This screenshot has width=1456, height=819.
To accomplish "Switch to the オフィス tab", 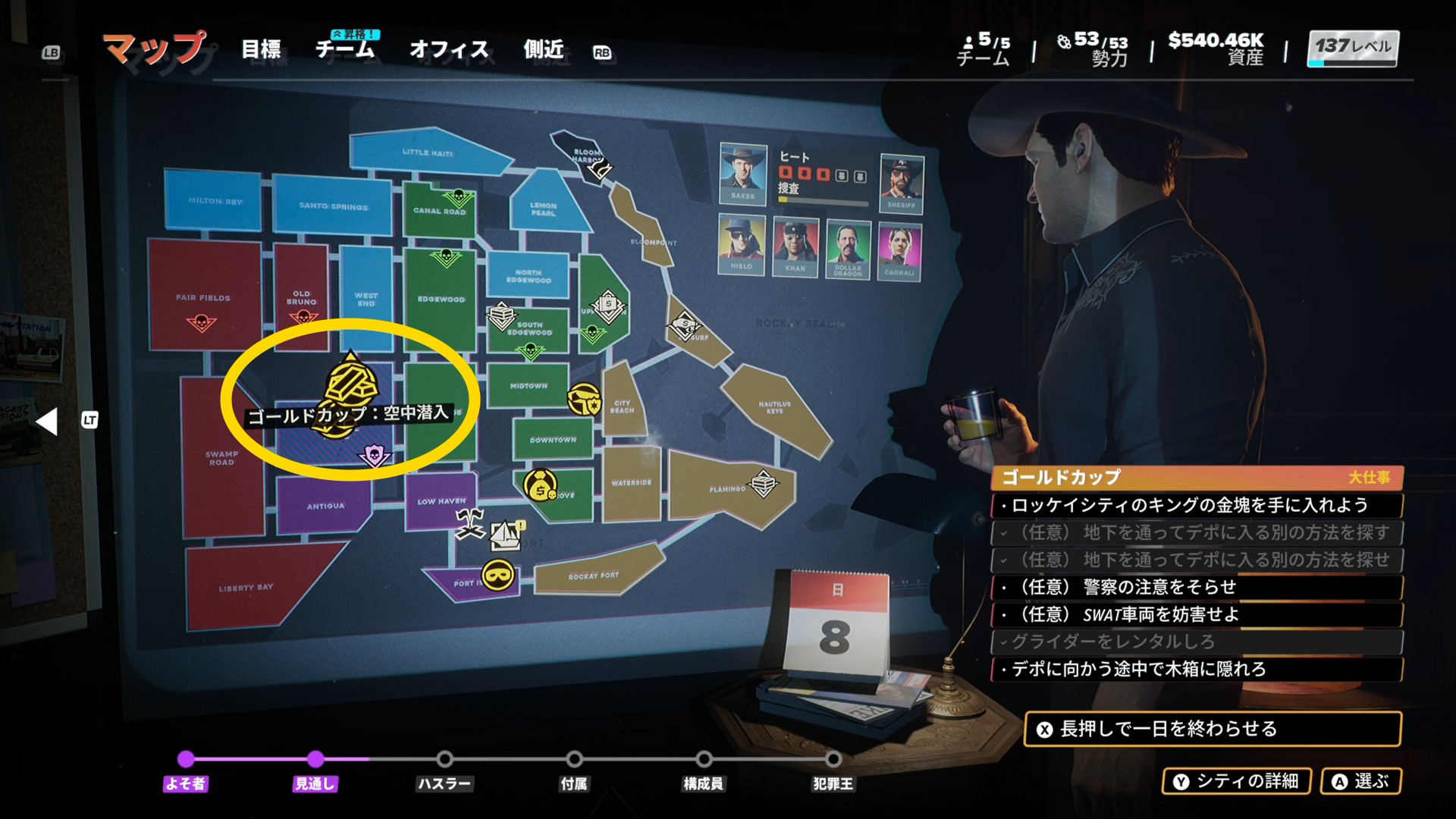I will coord(449,50).
